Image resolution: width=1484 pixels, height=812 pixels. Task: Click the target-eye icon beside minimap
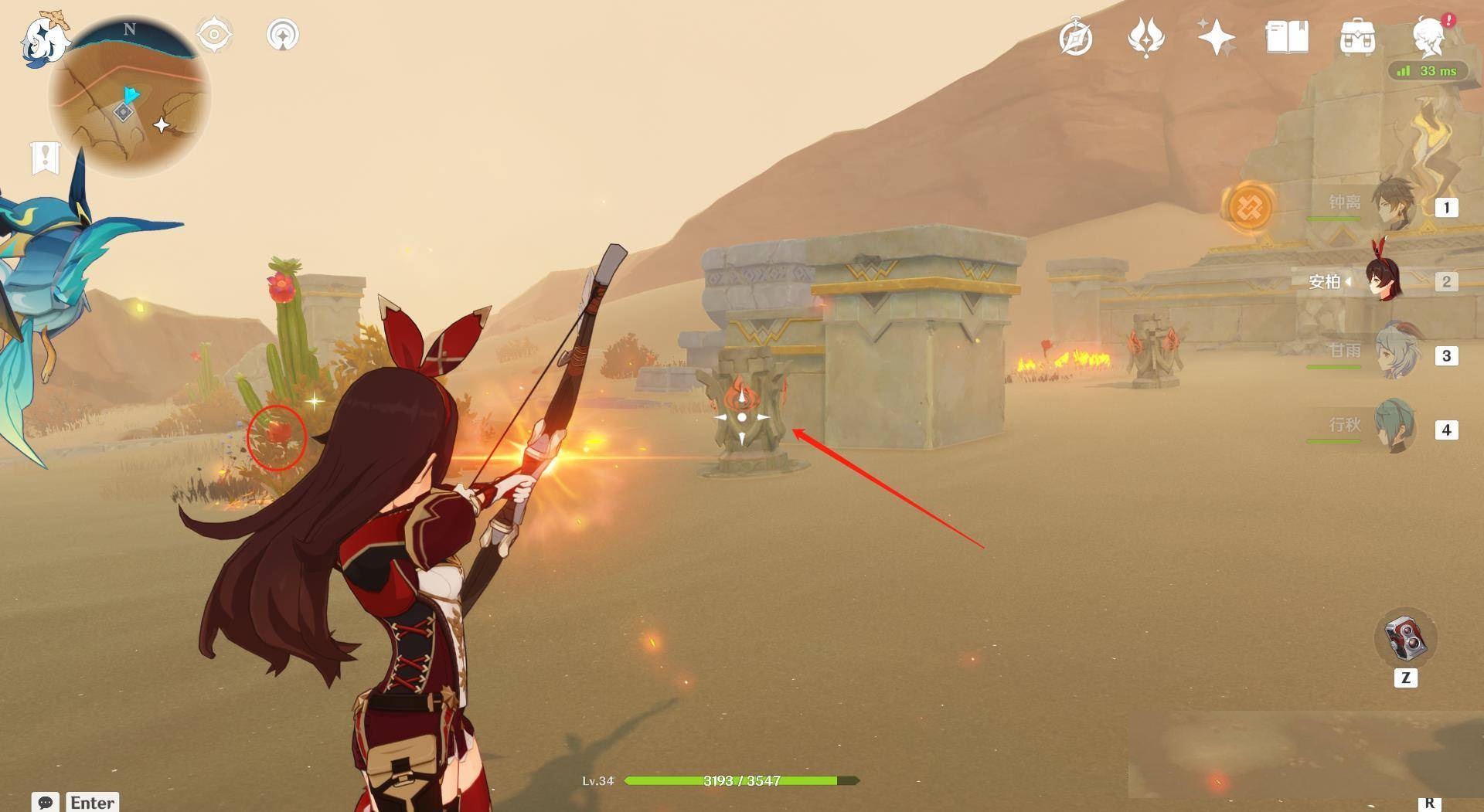(214, 35)
